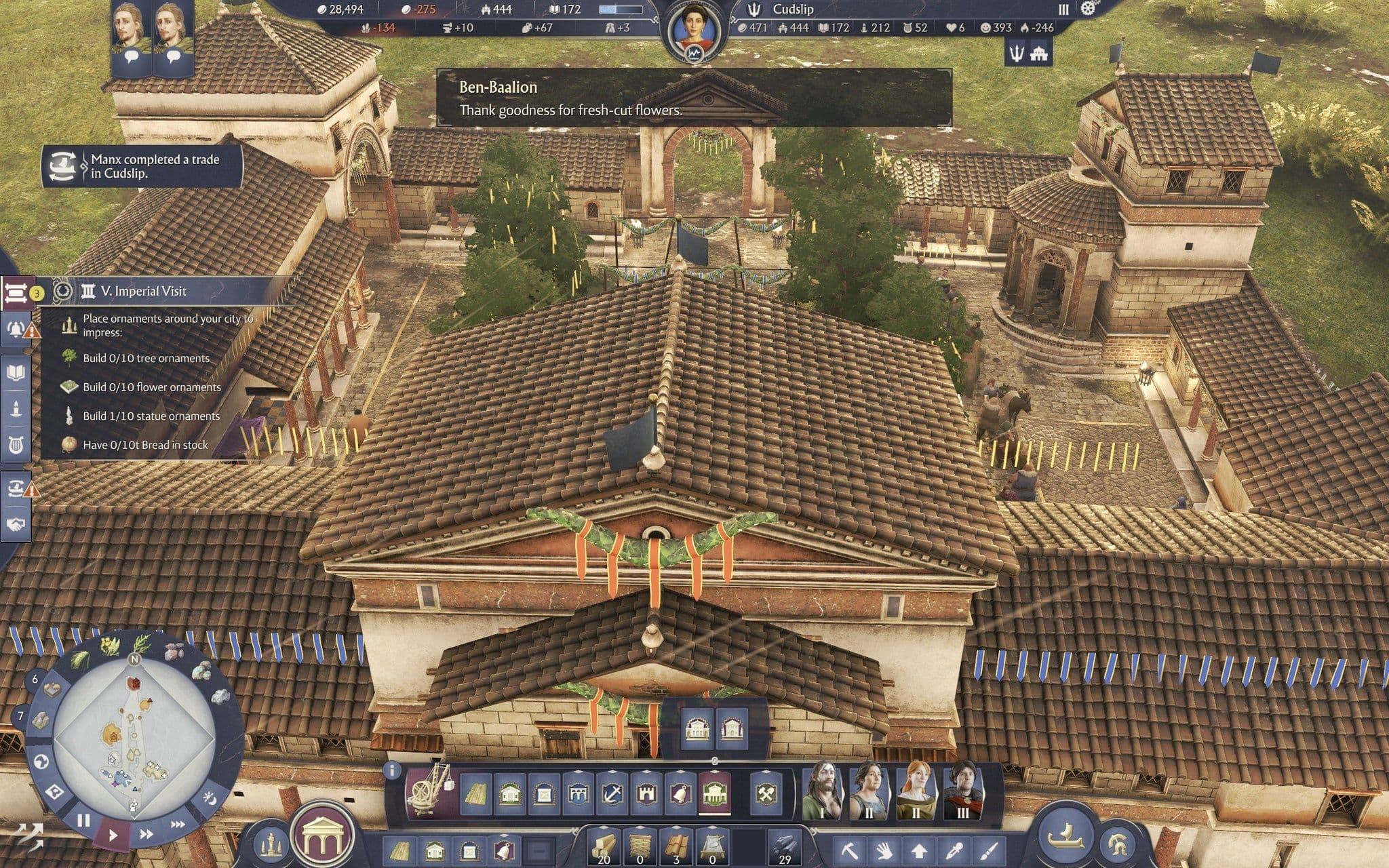Viewport: 1389px width, 868px height.
Task: Open the trade routes panel with warning
Action: coord(16,488)
